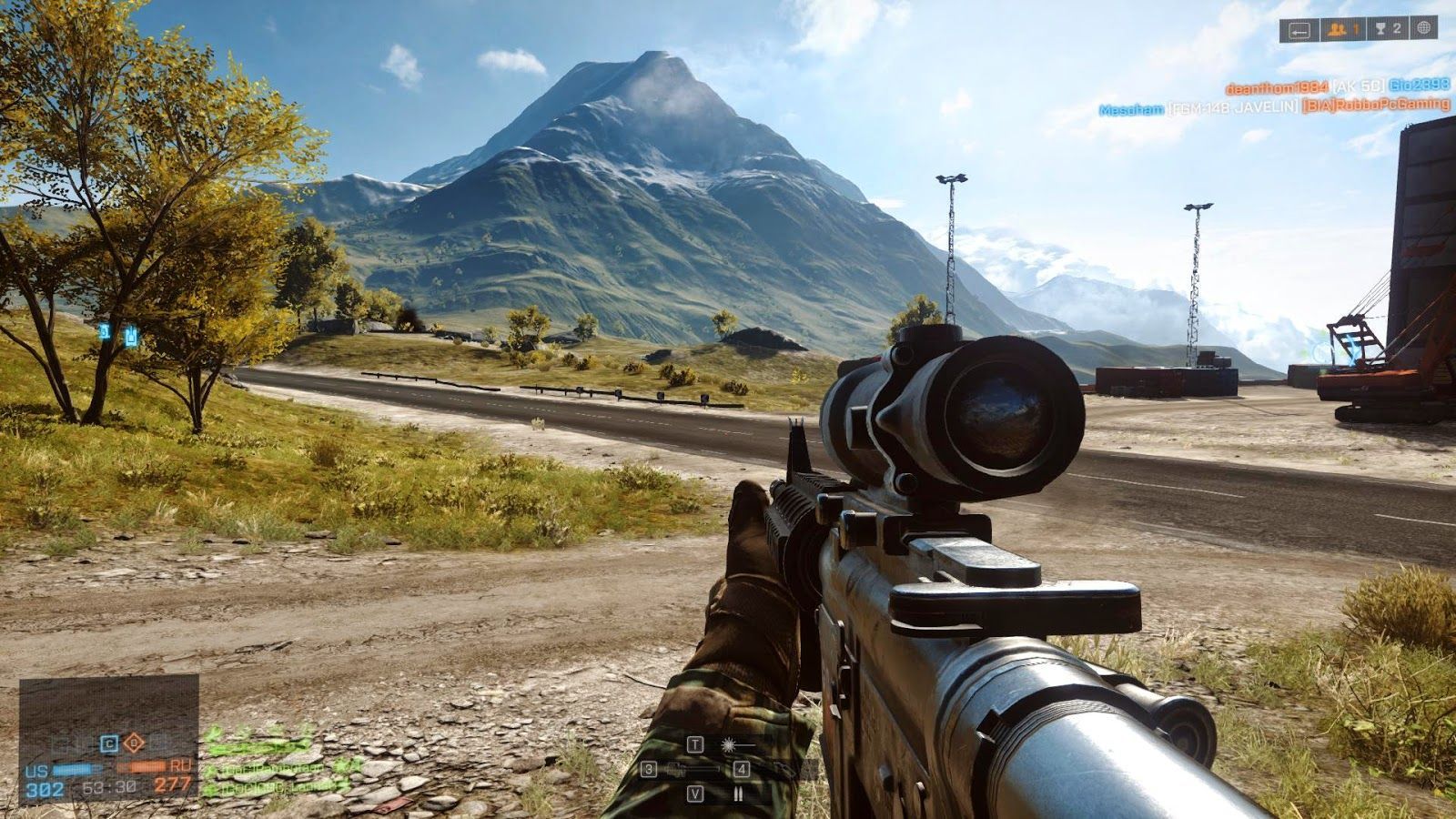
Task: Click the orange D diamond objective icon
Action: pos(134,743)
